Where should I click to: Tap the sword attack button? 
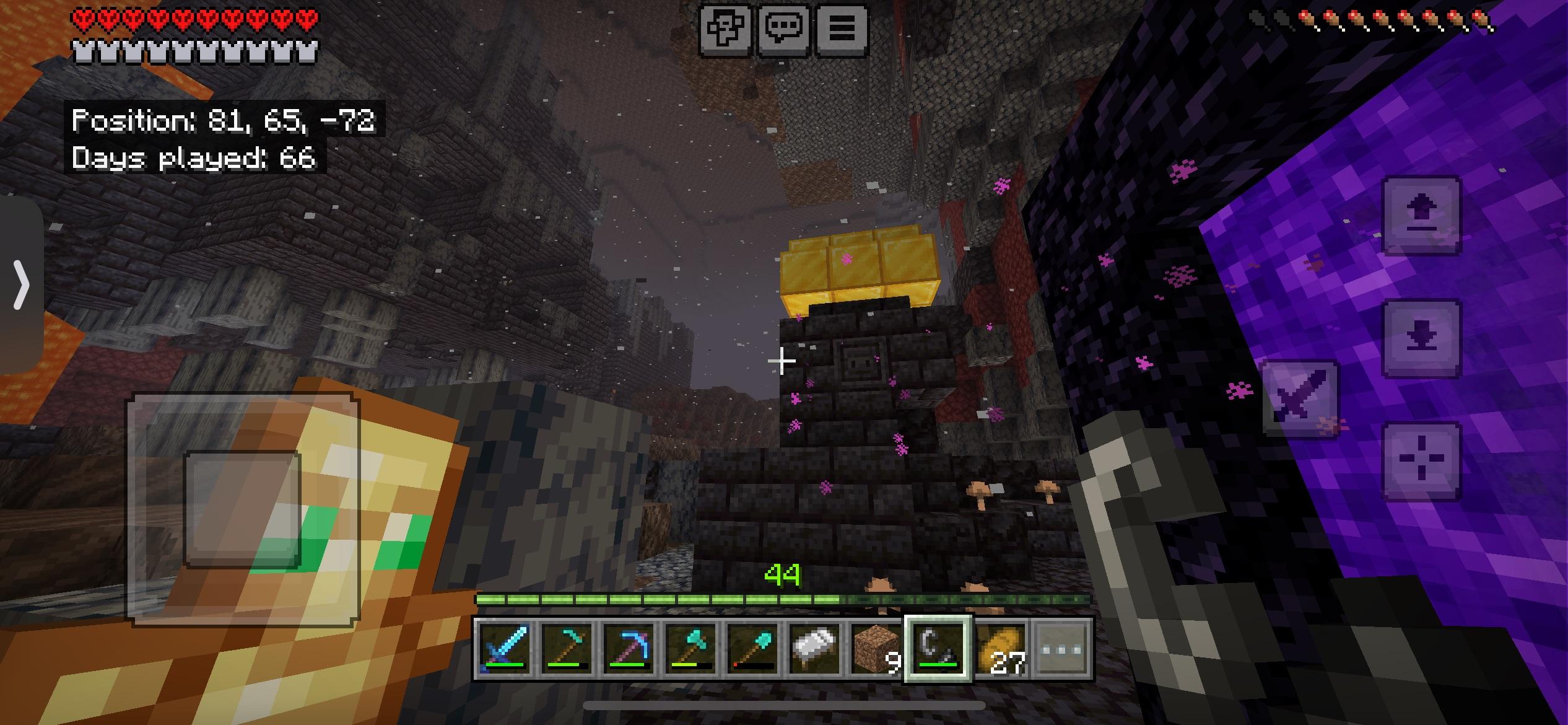click(x=1299, y=398)
